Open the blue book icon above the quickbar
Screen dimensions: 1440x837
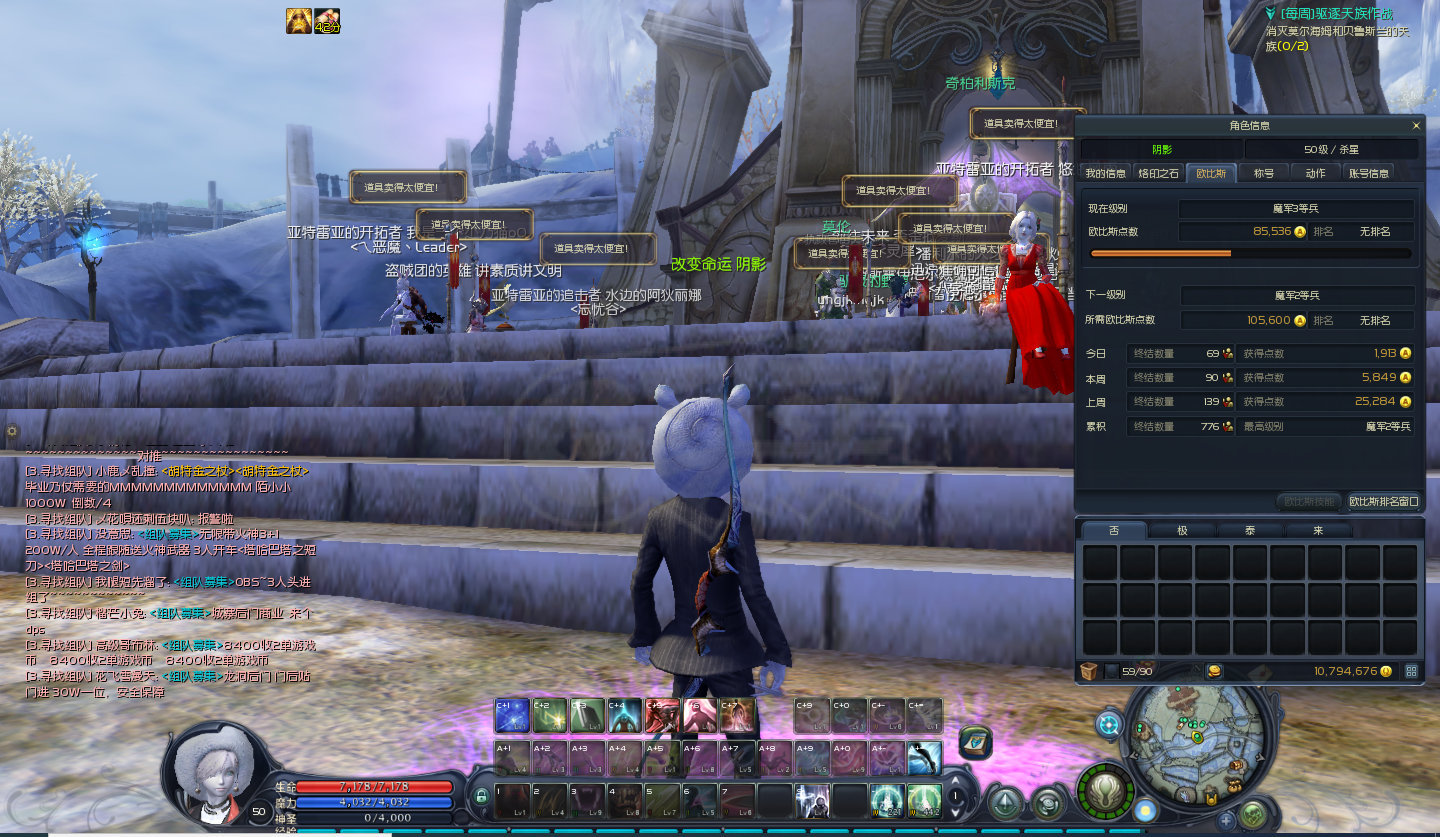(x=975, y=742)
